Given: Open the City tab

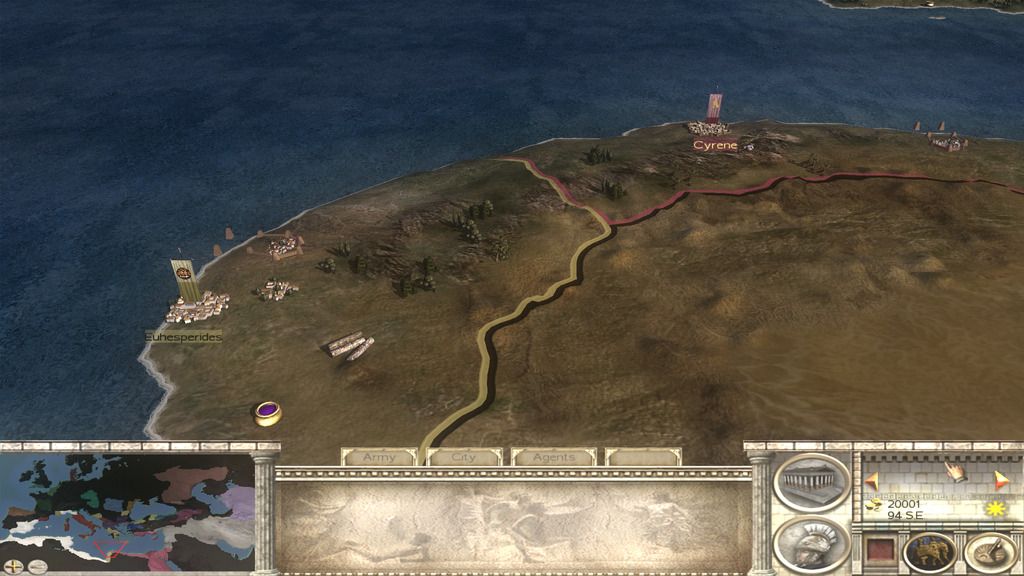Looking at the screenshot, I should [464, 457].
